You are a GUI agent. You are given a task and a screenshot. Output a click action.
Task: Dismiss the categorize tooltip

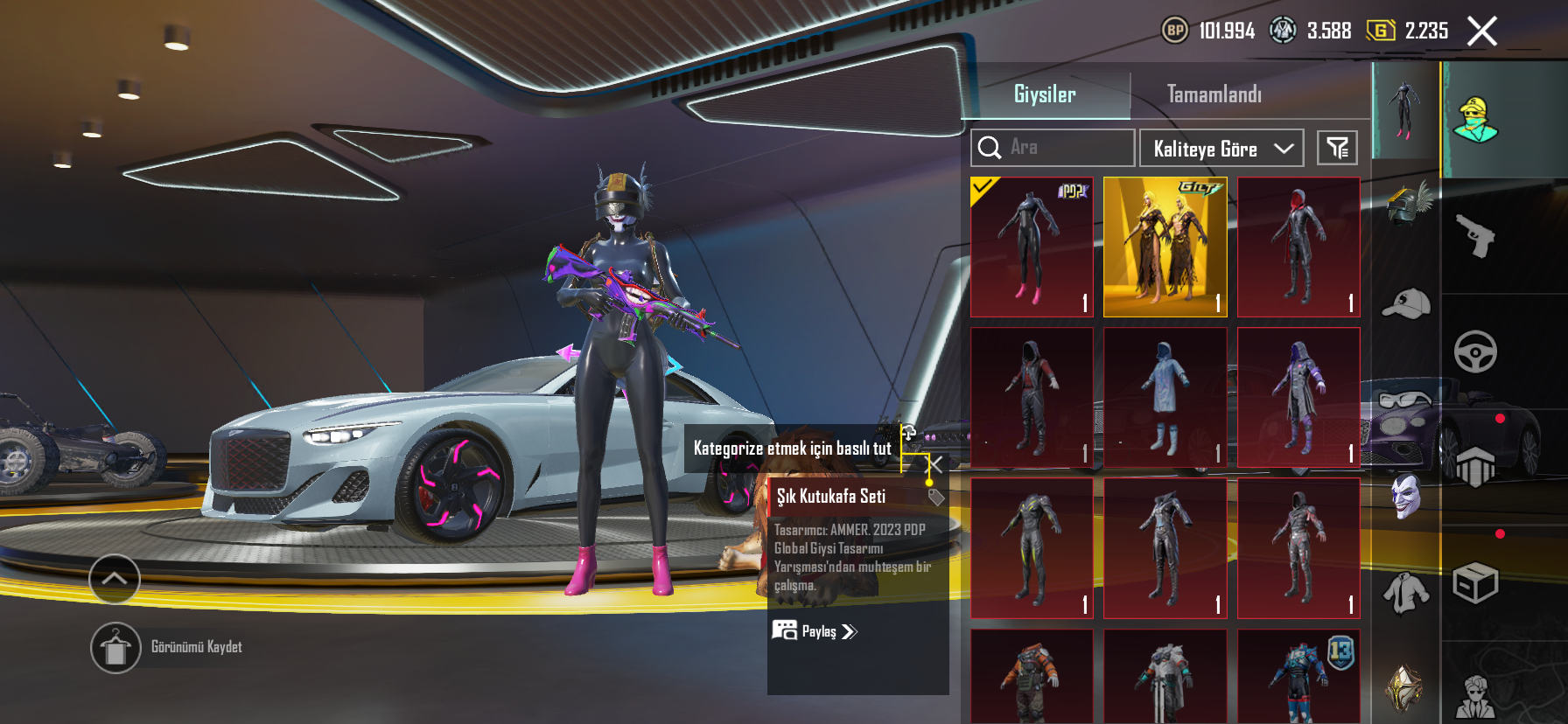[935, 464]
